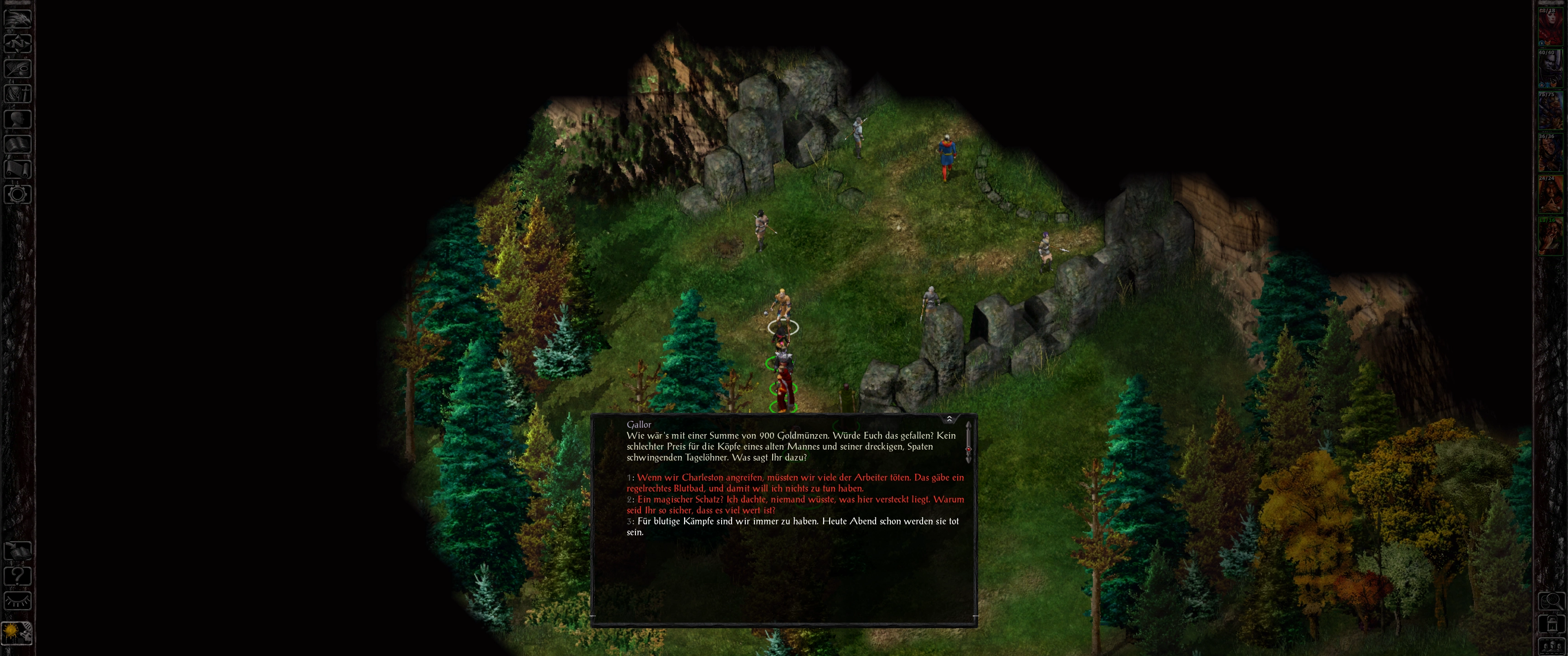
Task: Expand the dialogue box with the arrow button
Action: click(949, 419)
